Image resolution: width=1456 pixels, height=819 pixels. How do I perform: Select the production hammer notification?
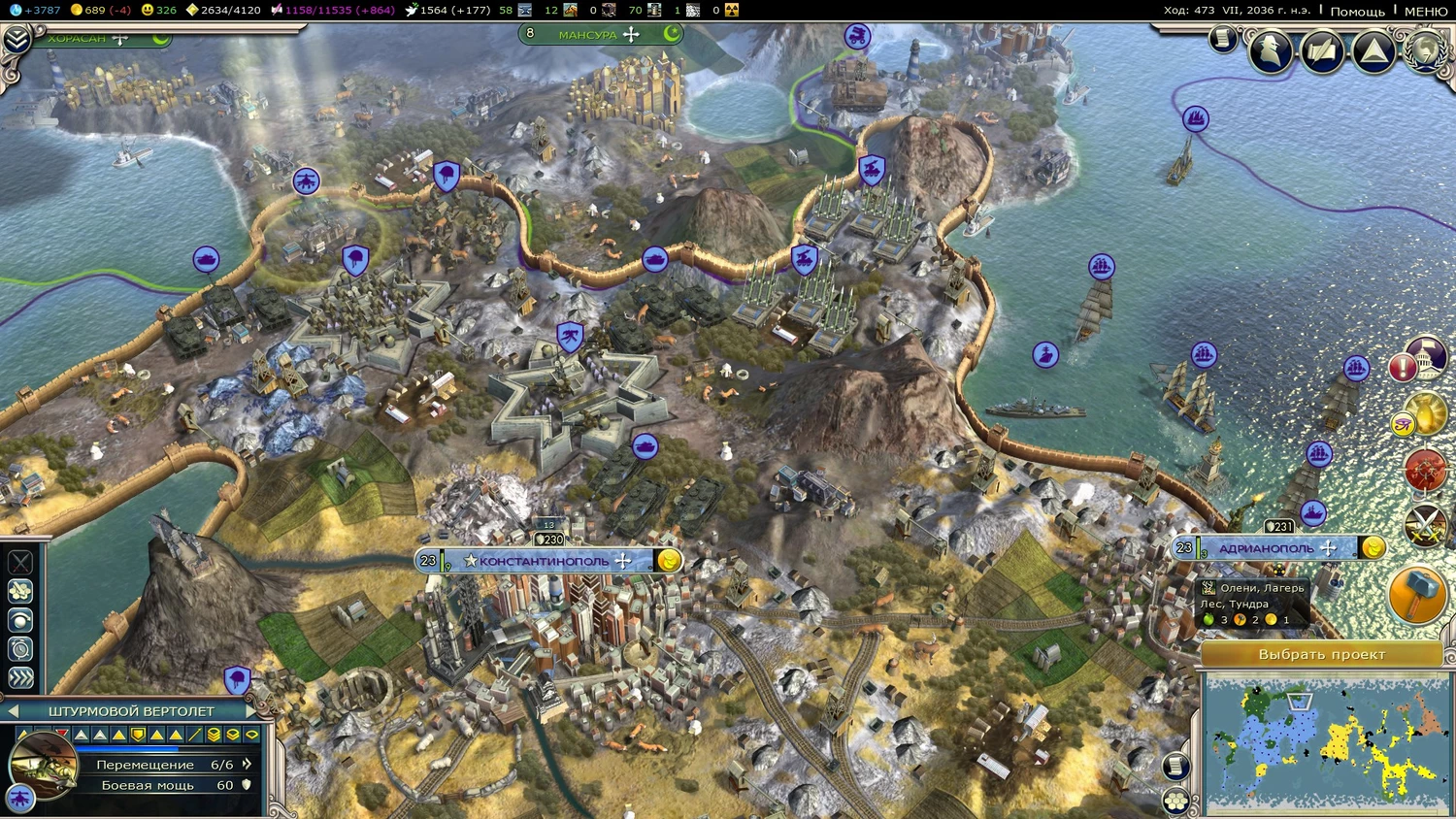point(1417,593)
